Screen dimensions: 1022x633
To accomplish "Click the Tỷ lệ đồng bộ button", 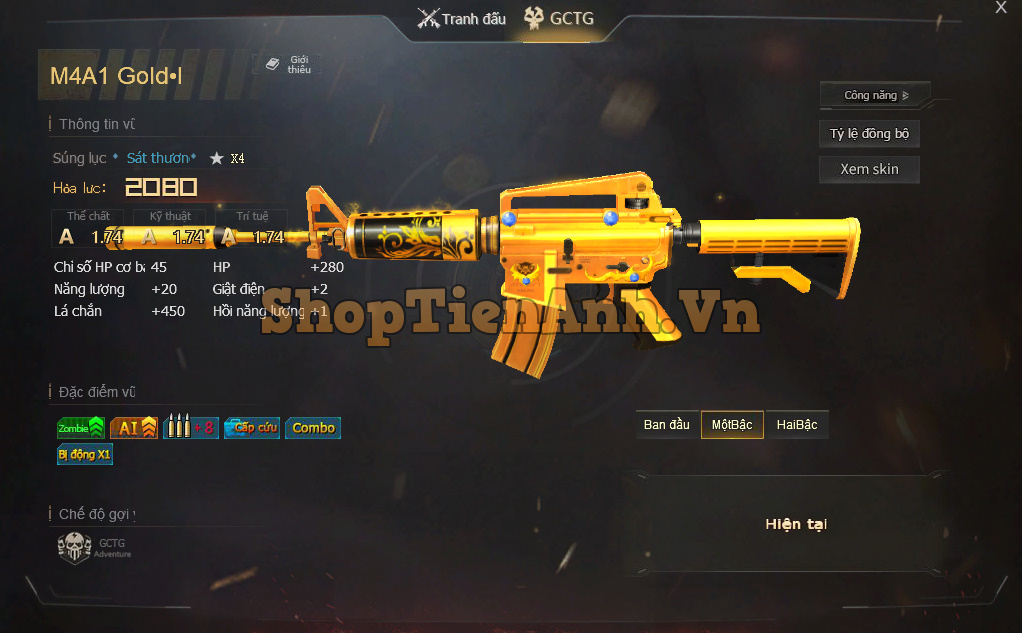I will 869,134.
